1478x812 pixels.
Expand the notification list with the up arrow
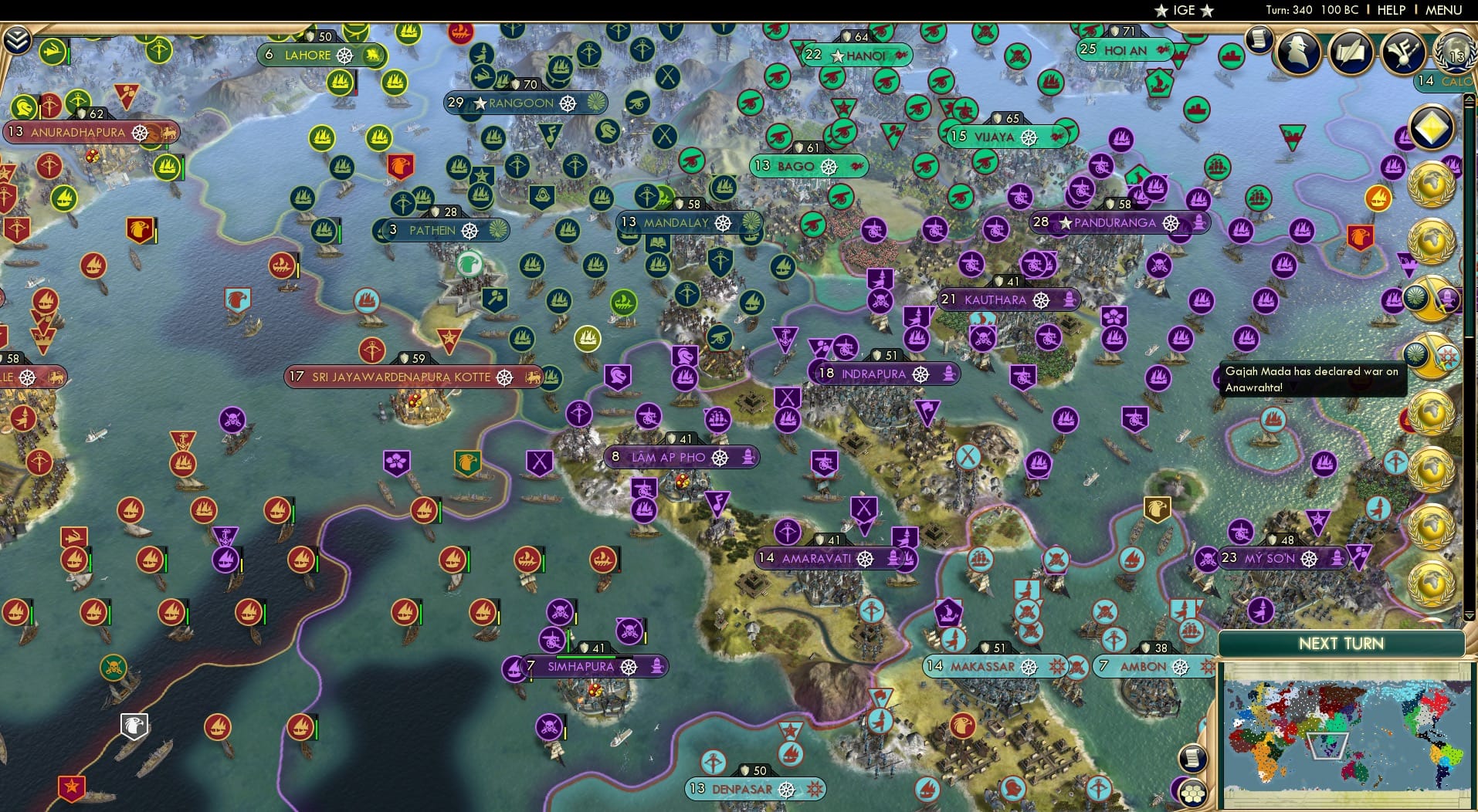click(1470, 99)
